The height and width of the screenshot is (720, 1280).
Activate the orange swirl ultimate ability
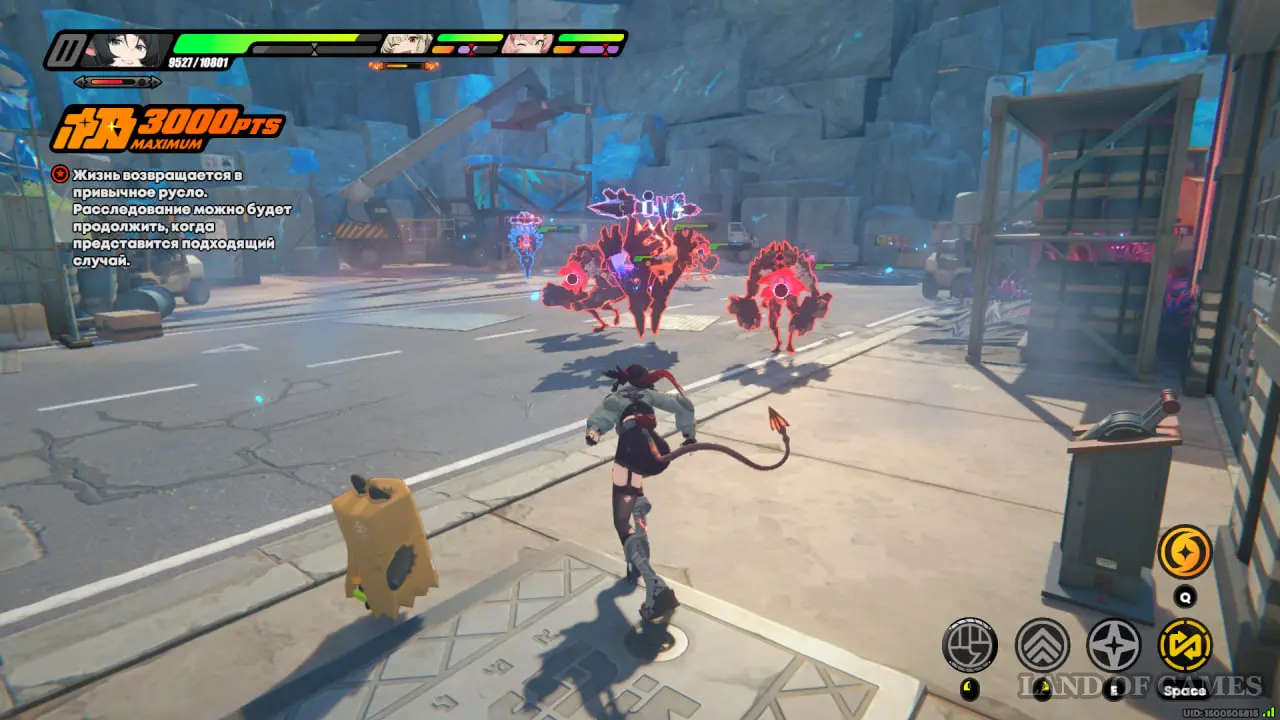point(1185,552)
